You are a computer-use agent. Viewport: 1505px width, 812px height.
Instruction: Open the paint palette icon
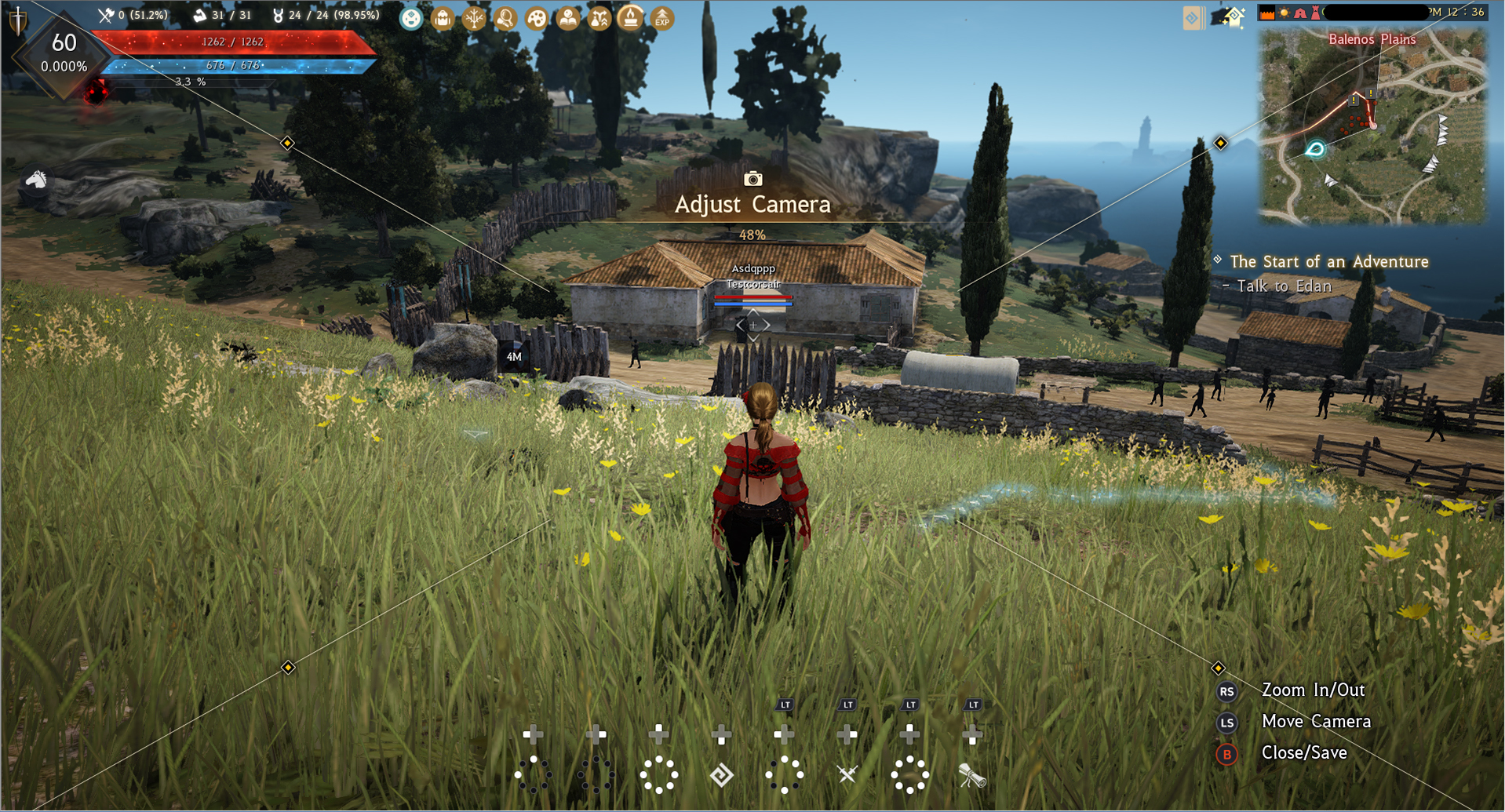537,18
